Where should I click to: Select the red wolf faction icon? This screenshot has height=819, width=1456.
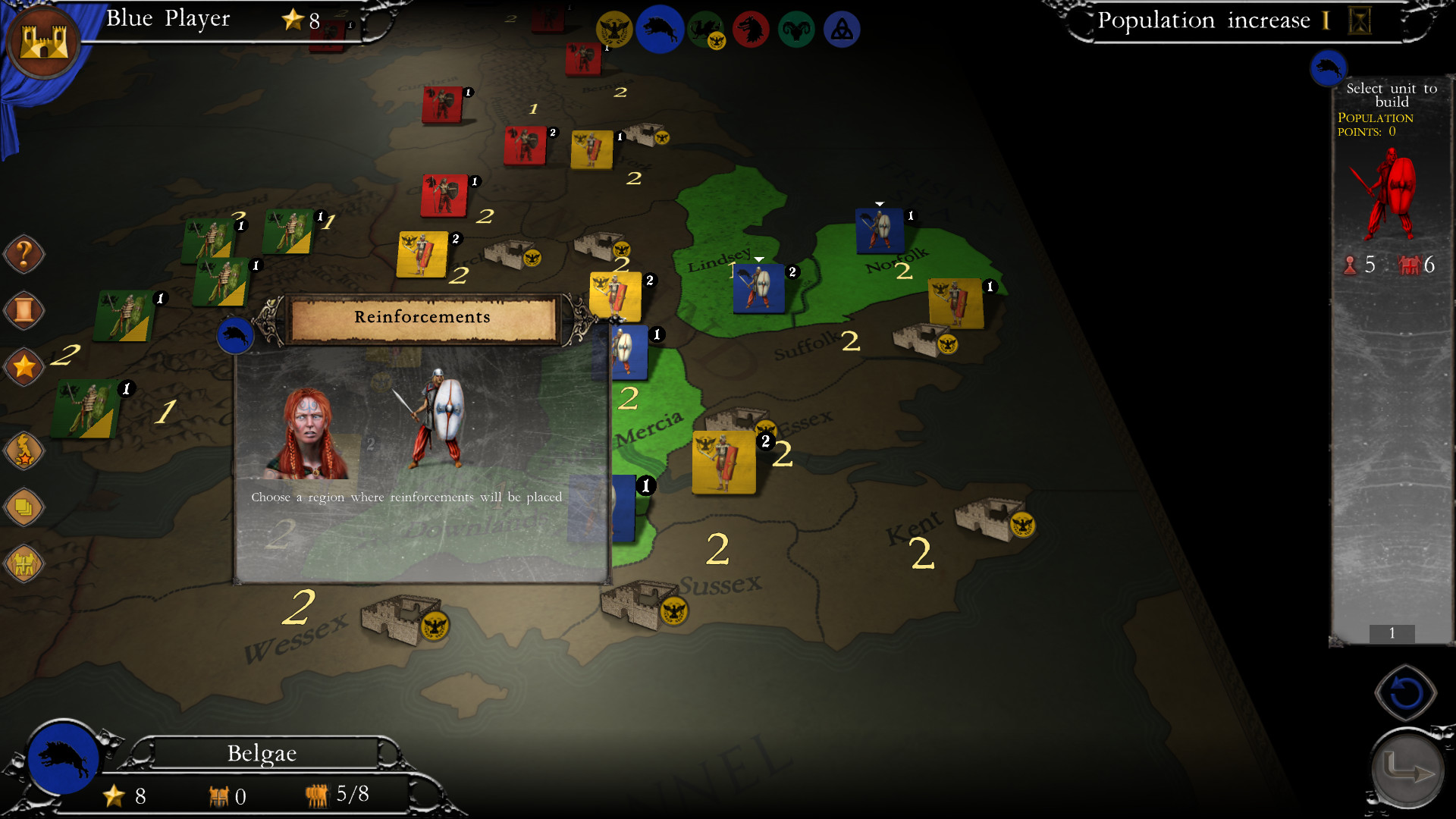point(751,29)
